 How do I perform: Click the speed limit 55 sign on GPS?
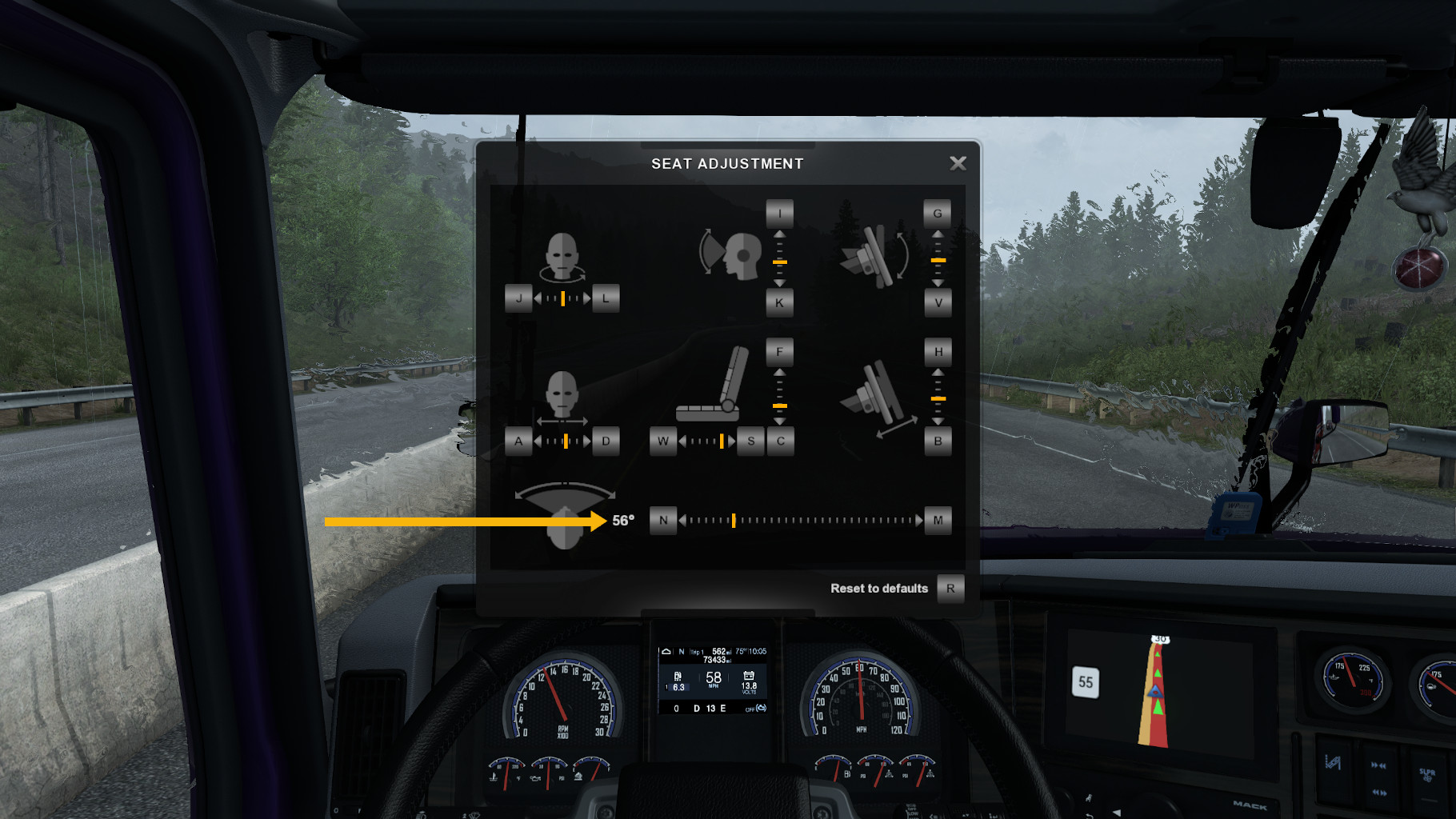point(1086,681)
